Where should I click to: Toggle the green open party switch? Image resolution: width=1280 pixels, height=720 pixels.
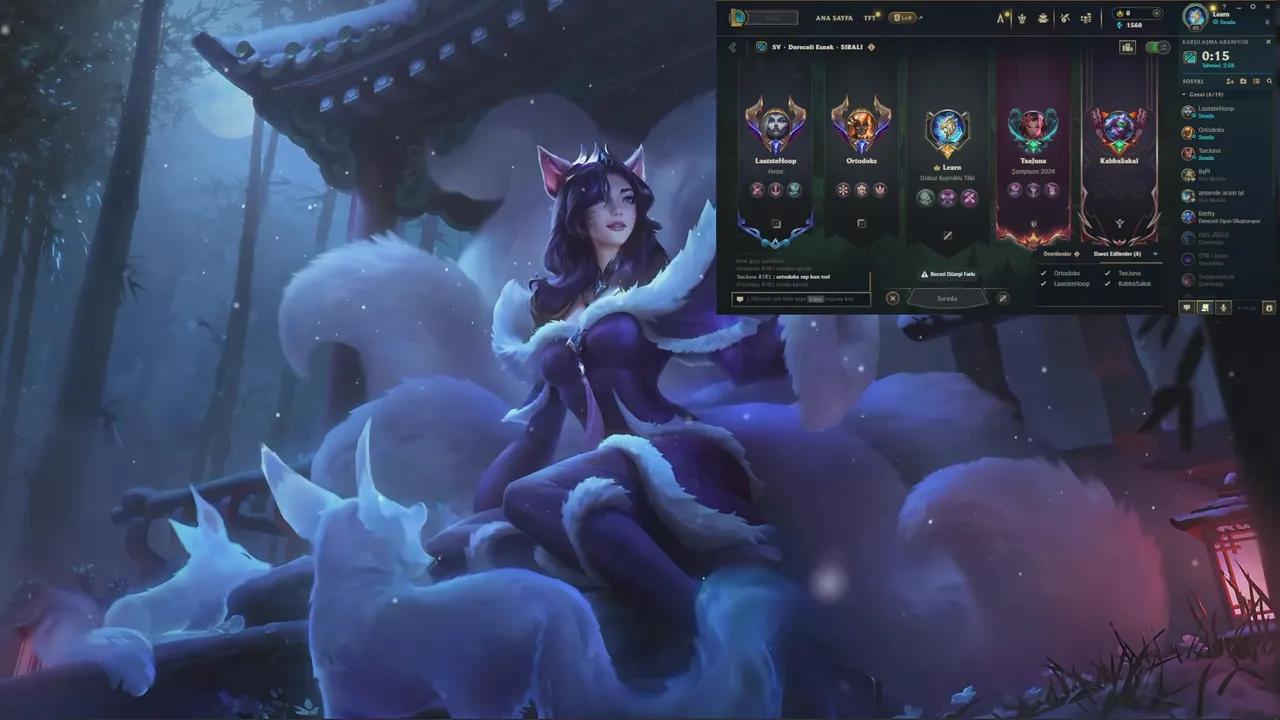click(1155, 47)
